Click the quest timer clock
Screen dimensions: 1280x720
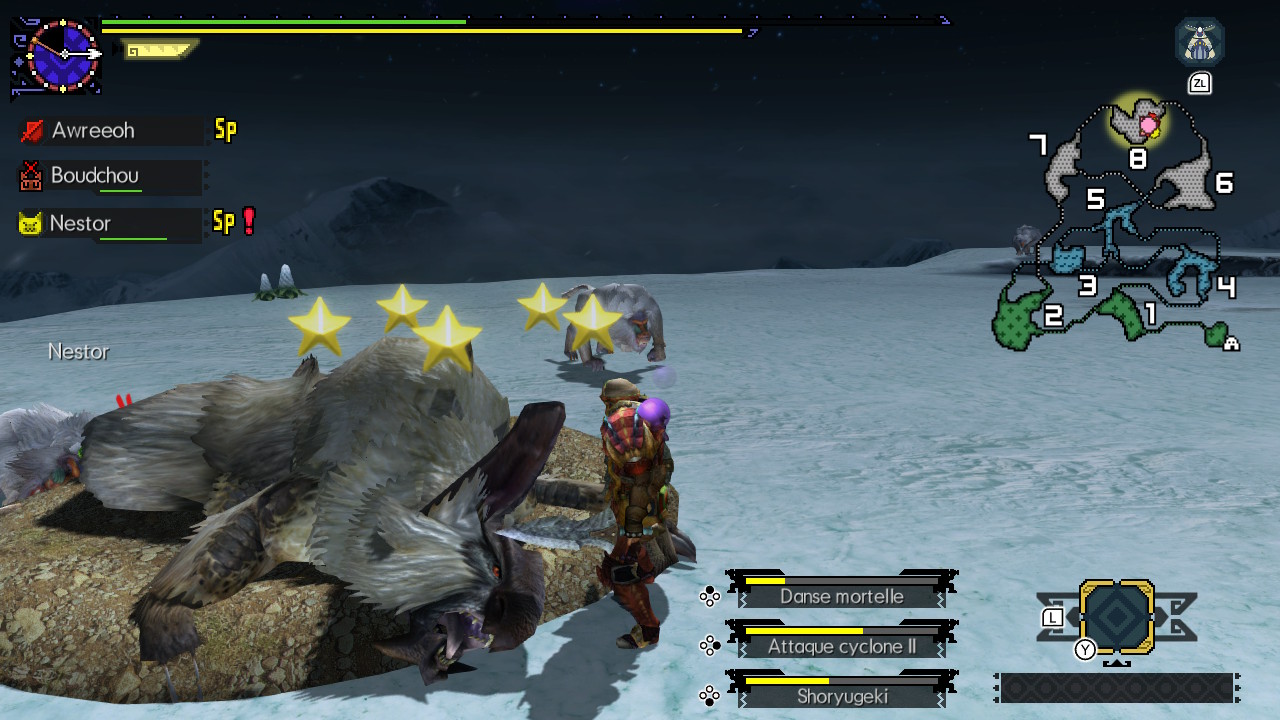[63, 55]
